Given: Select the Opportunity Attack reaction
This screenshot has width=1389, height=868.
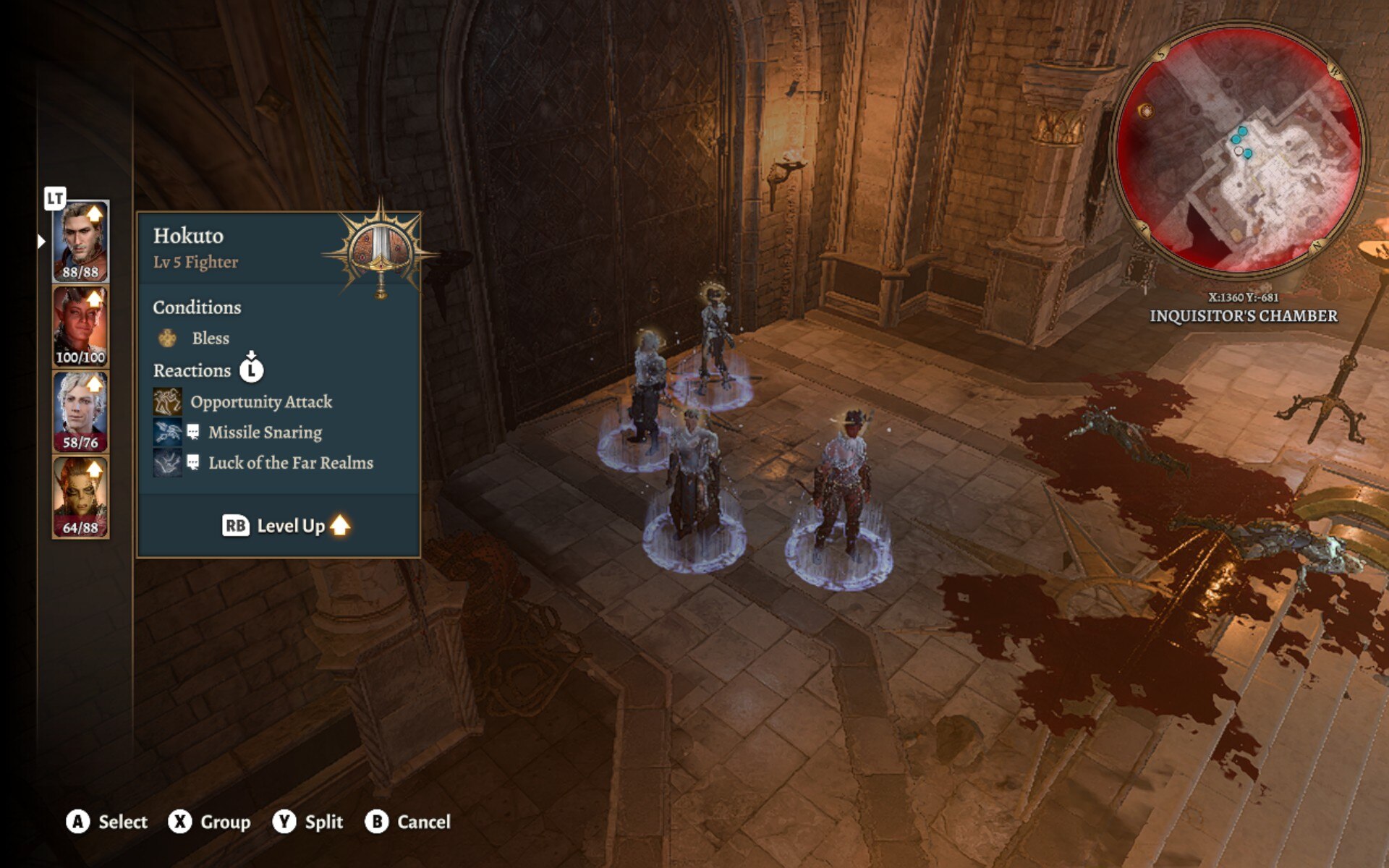Looking at the screenshot, I should (x=260, y=402).
